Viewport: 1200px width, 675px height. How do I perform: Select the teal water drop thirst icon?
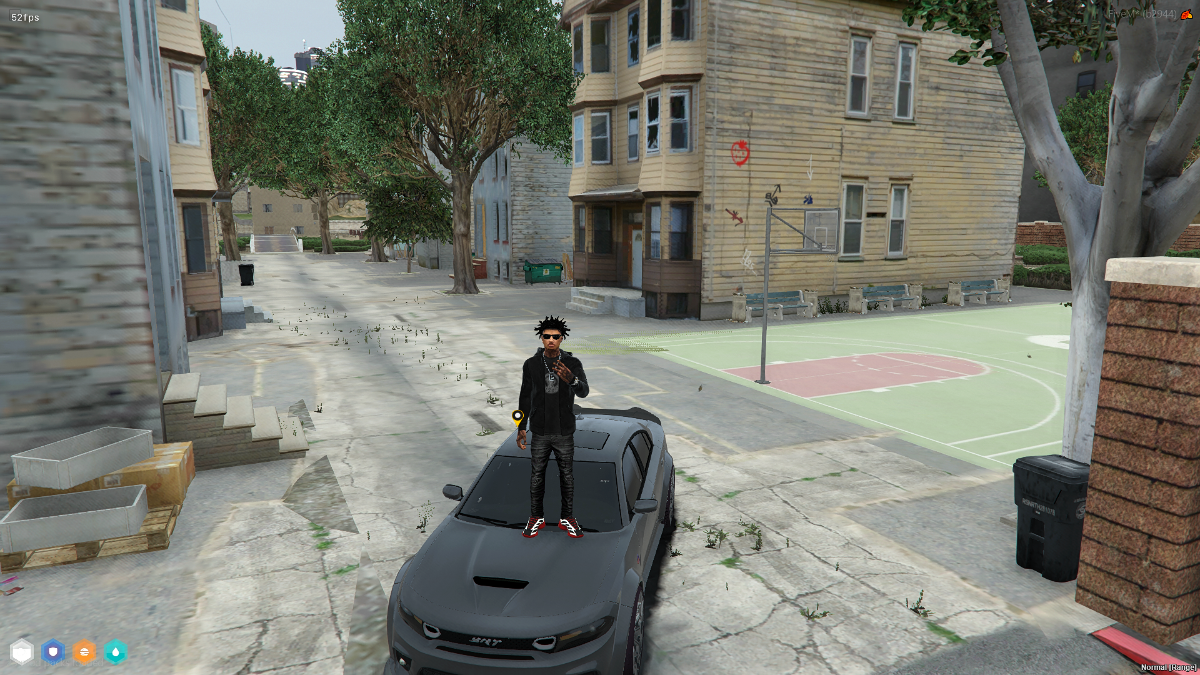[x=116, y=652]
